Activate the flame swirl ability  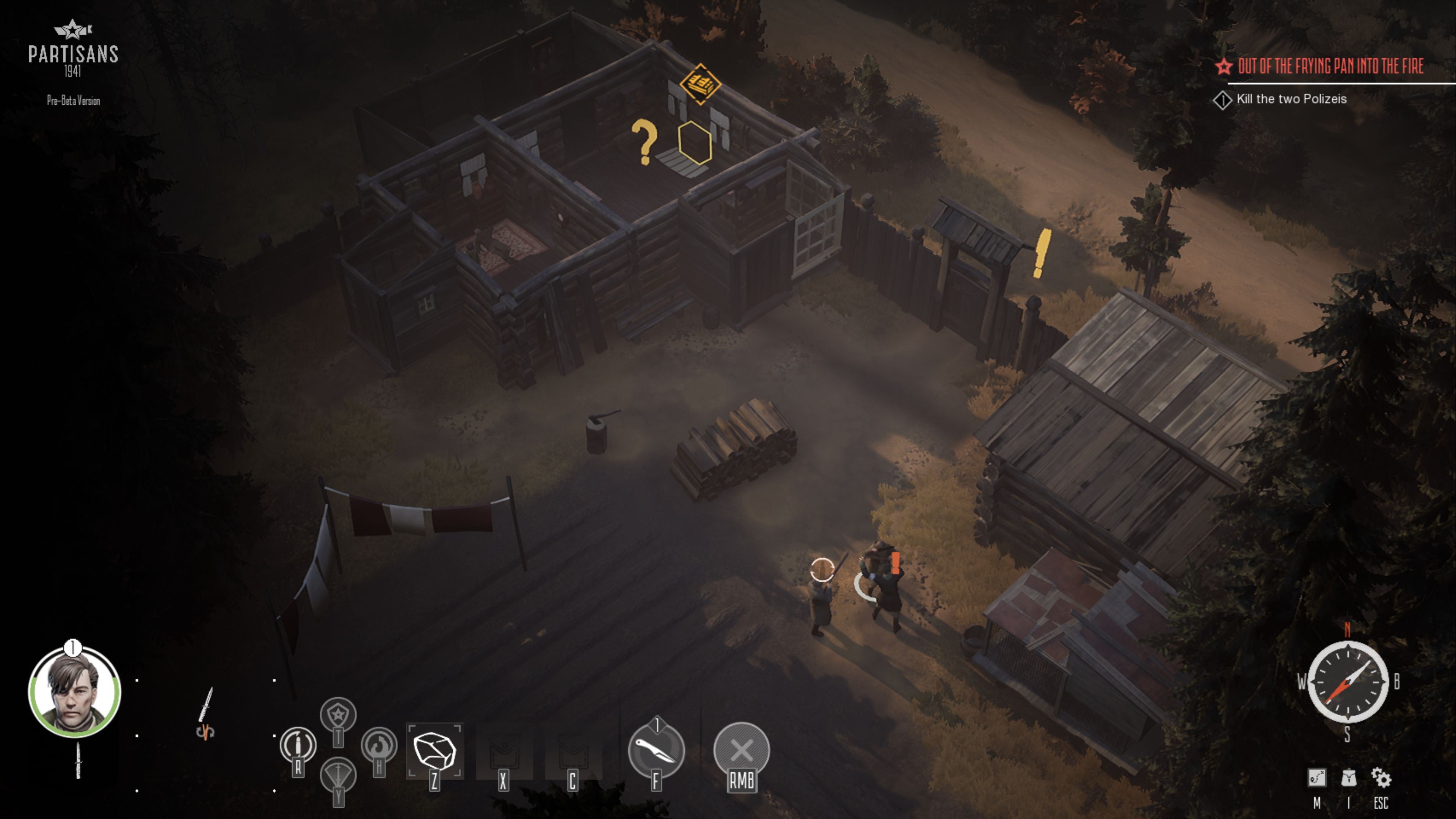click(379, 745)
